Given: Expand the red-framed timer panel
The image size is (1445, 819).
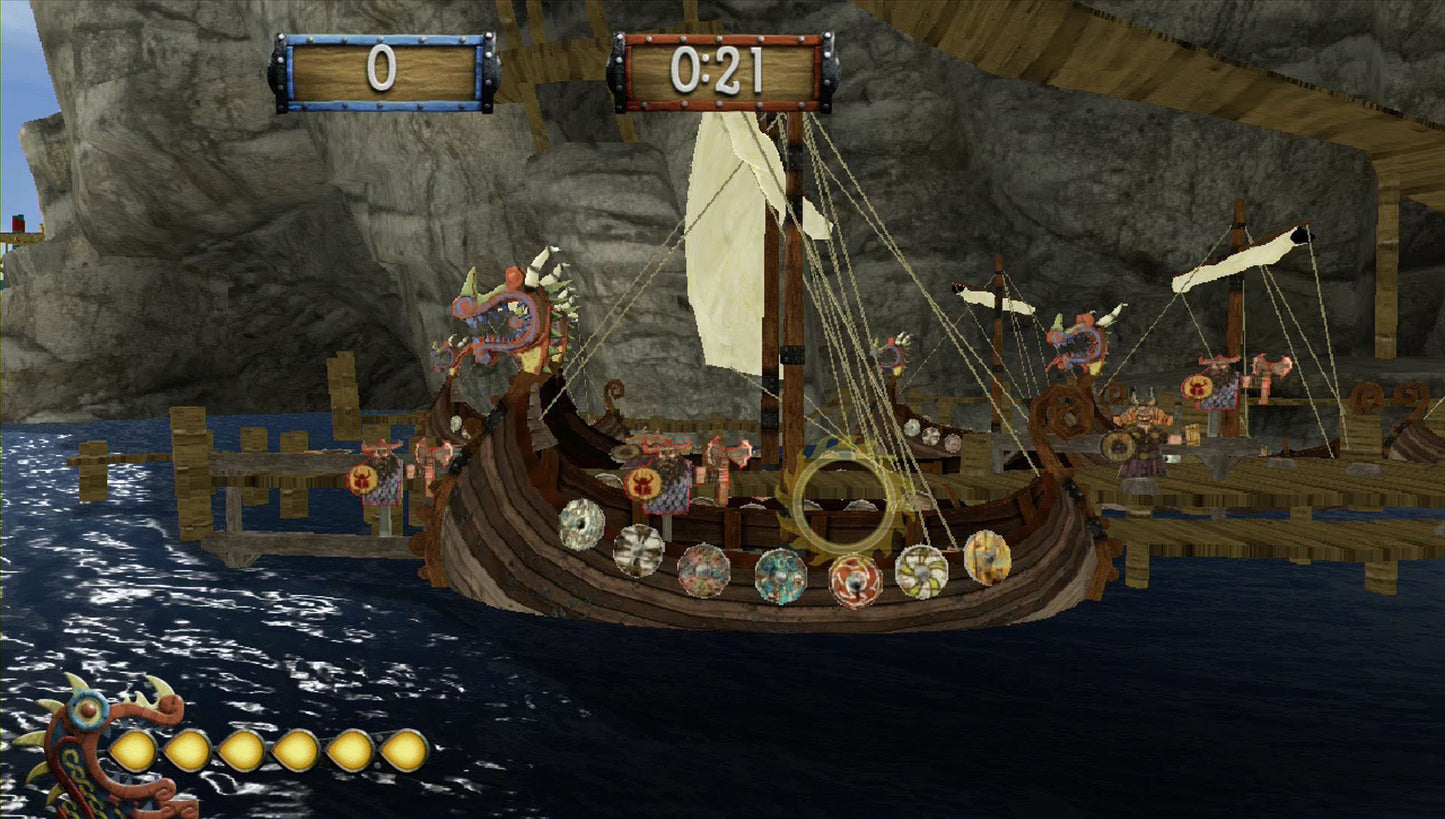Looking at the screenshot, I should tap(723, 68).
